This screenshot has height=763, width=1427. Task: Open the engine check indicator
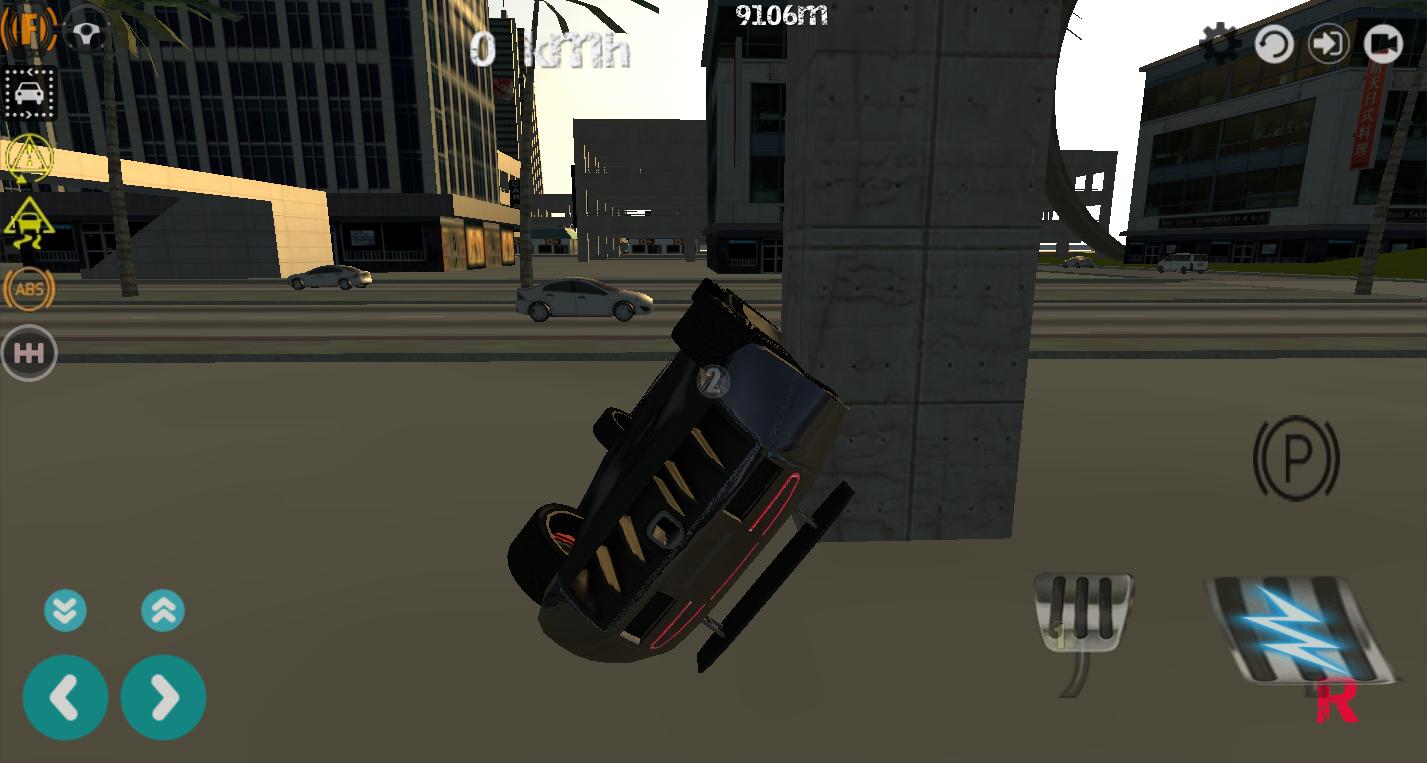30,29
